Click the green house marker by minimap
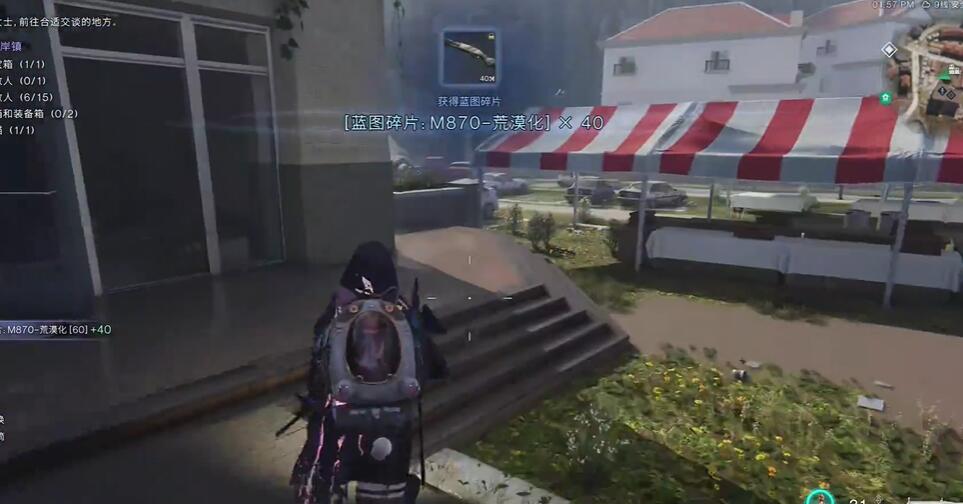 click(x=886, y=98)
